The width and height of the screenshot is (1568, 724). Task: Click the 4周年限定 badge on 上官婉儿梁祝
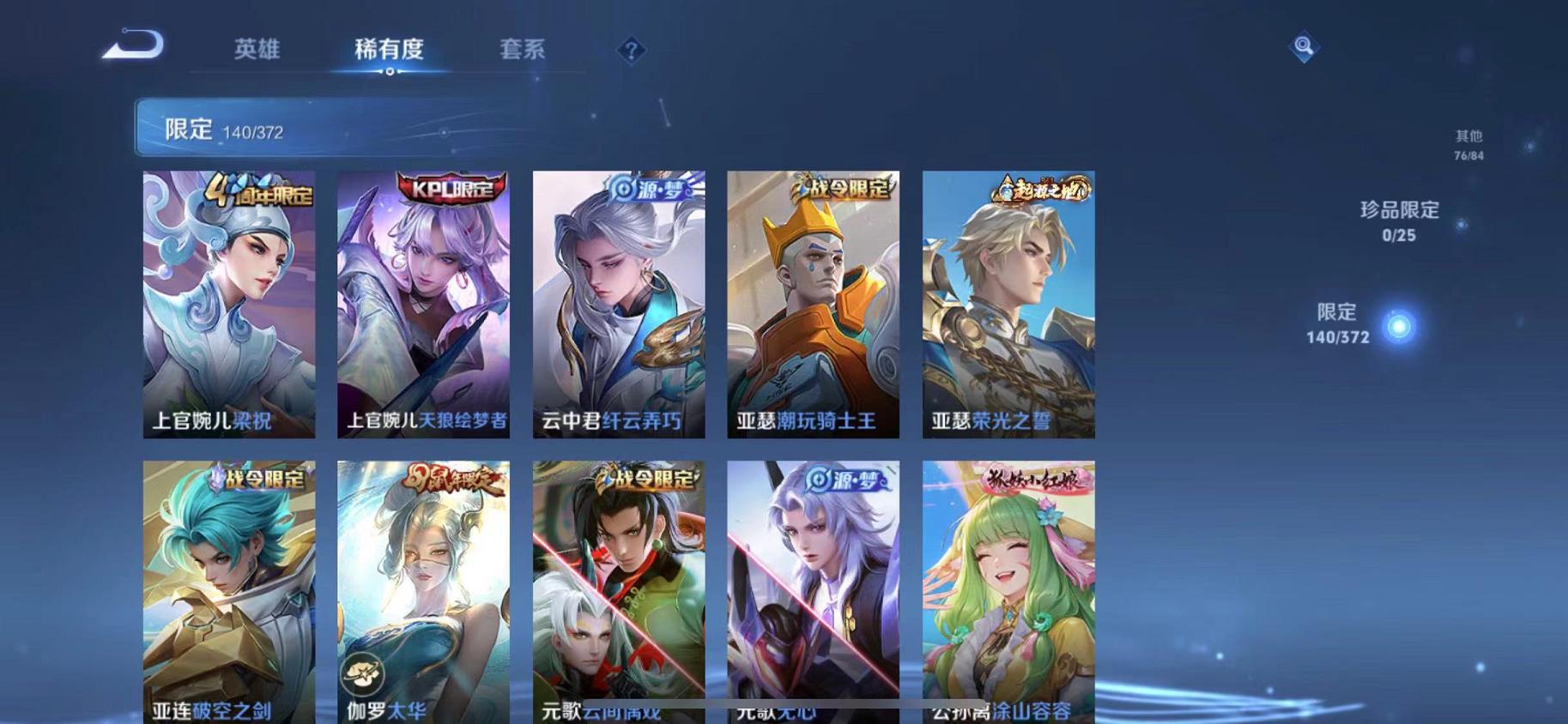click(259, 190)
